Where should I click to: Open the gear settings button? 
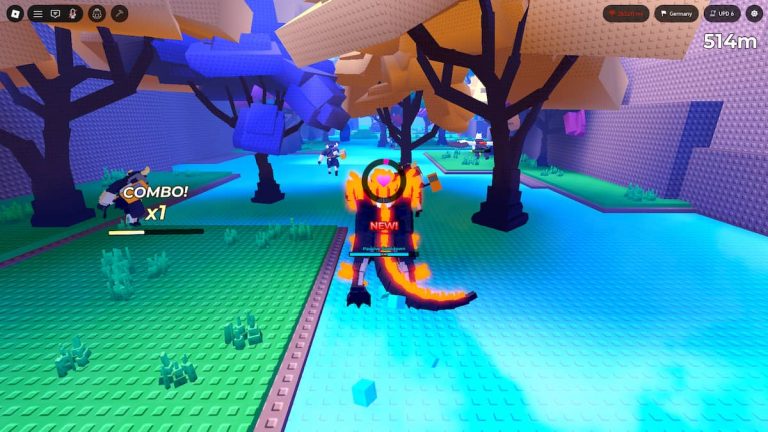[754, 13]
